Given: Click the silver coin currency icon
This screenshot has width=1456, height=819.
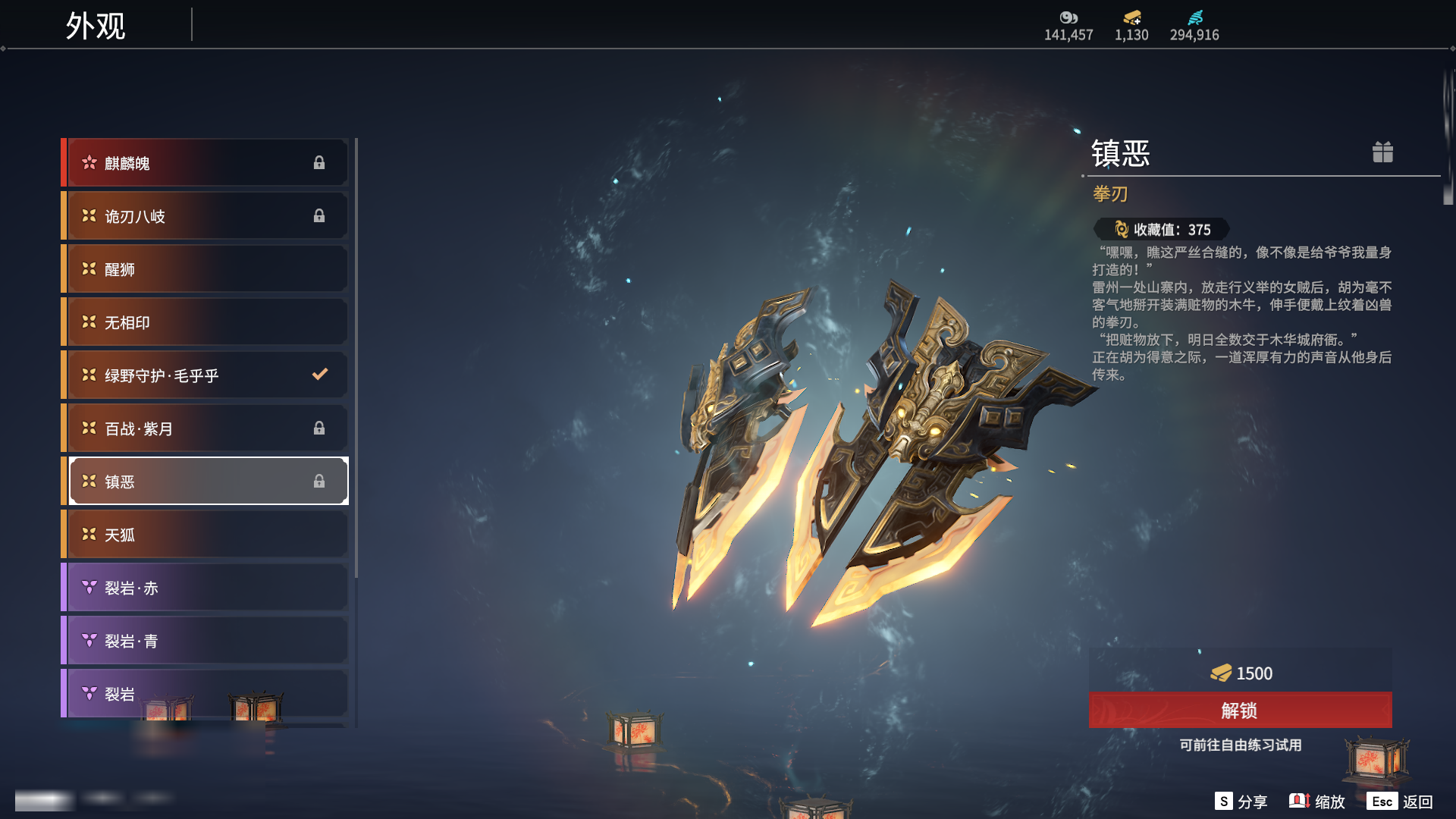Looking at the screenshot, I should 1068,17.
